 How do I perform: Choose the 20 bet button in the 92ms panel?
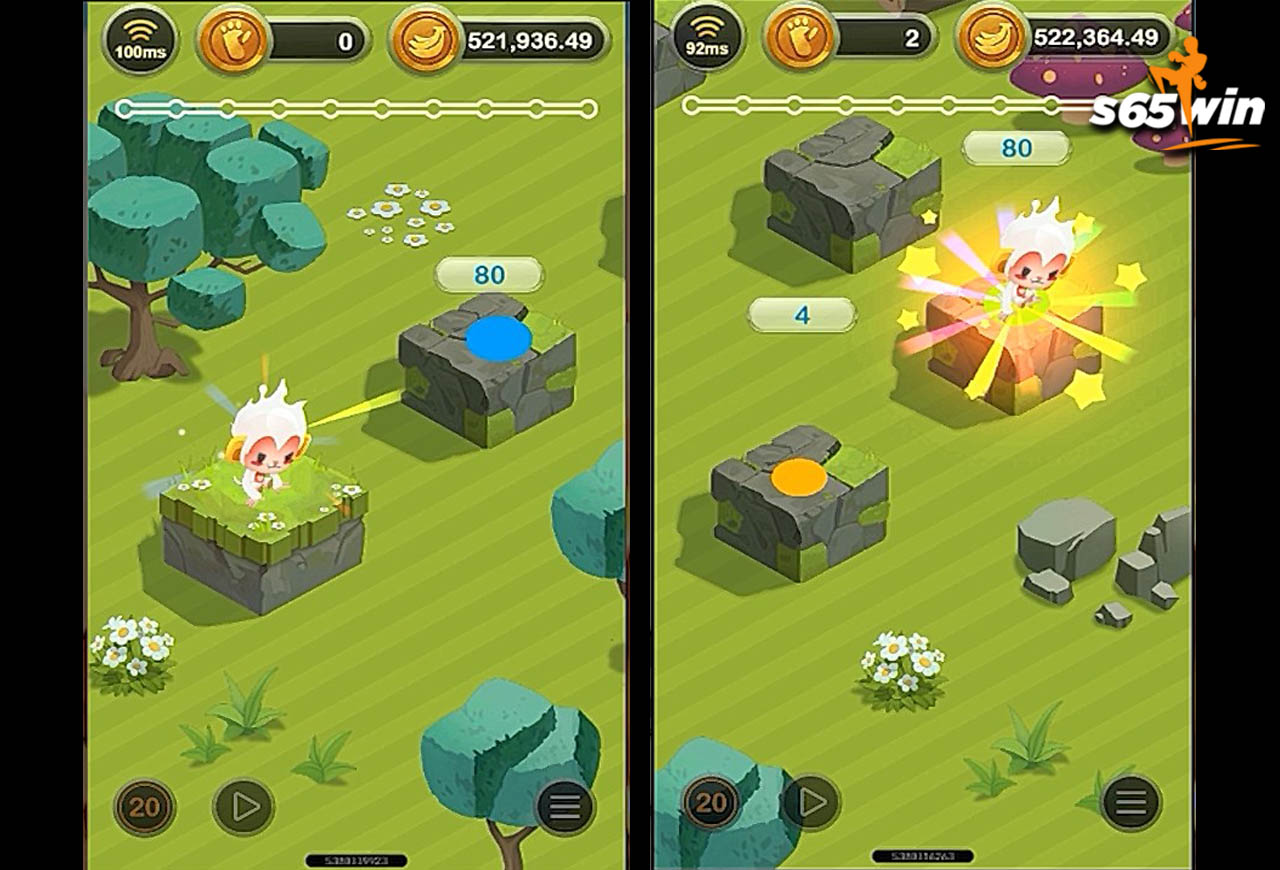point(711,802)
